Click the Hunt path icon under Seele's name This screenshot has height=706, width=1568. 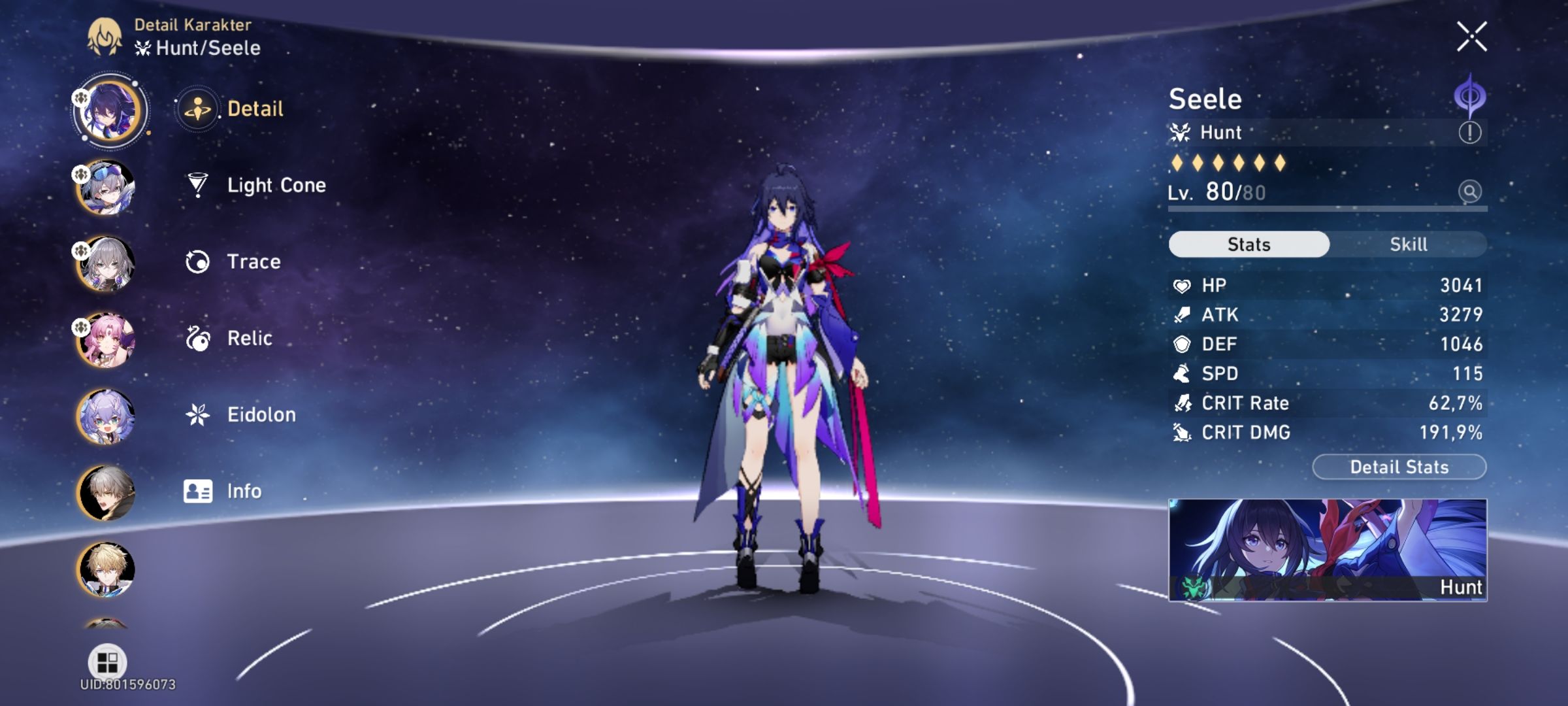coord(1180,132)
